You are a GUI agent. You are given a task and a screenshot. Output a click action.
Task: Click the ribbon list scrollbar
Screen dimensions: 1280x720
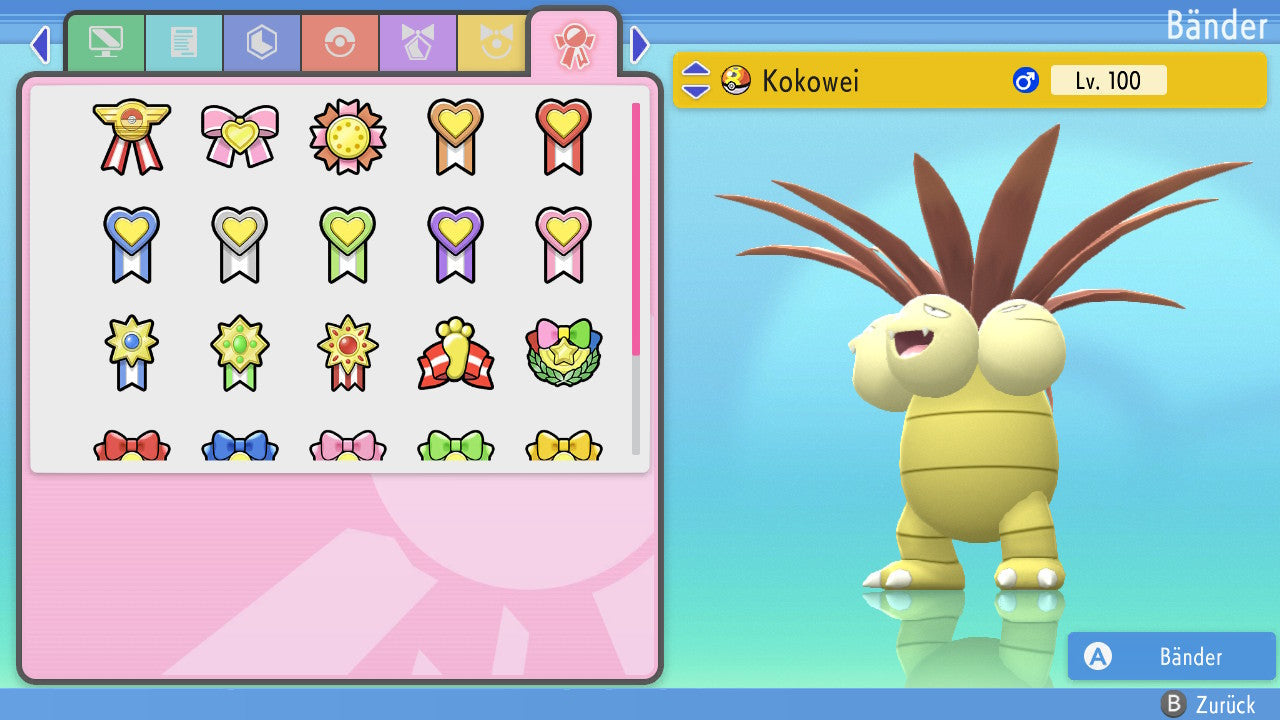(636, 280)
